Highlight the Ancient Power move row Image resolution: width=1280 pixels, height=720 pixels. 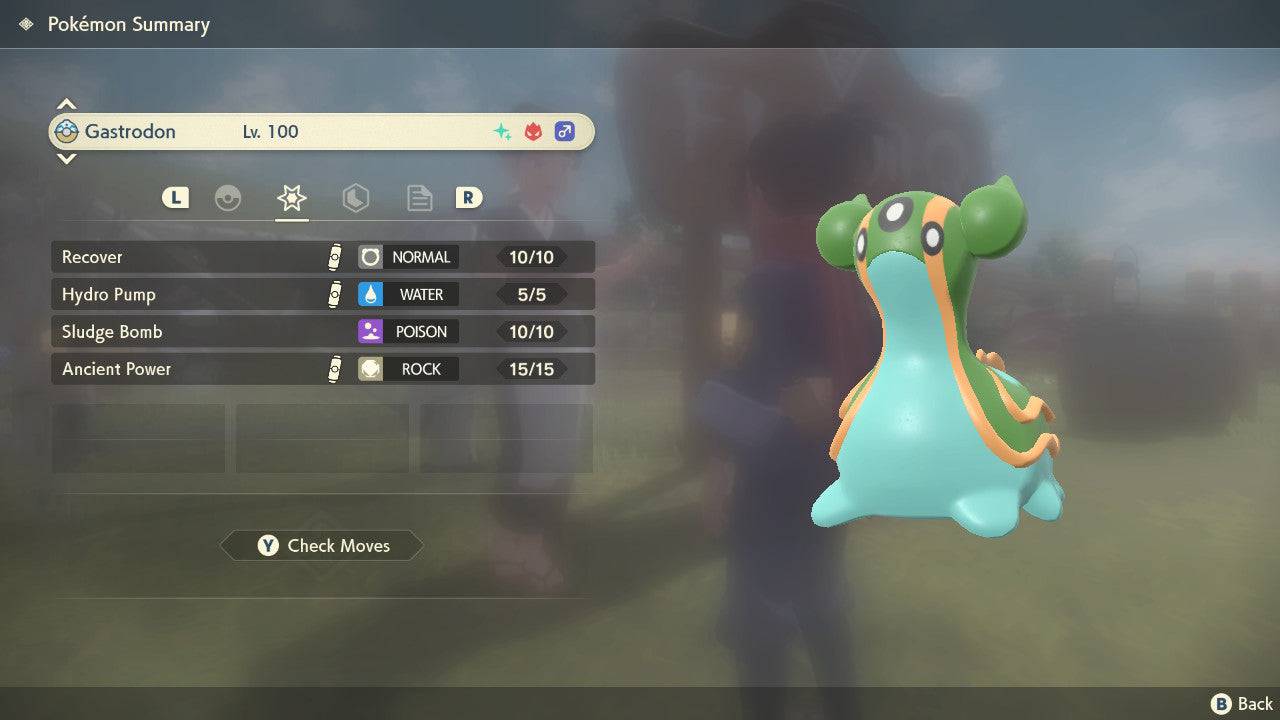pos(322,369)
